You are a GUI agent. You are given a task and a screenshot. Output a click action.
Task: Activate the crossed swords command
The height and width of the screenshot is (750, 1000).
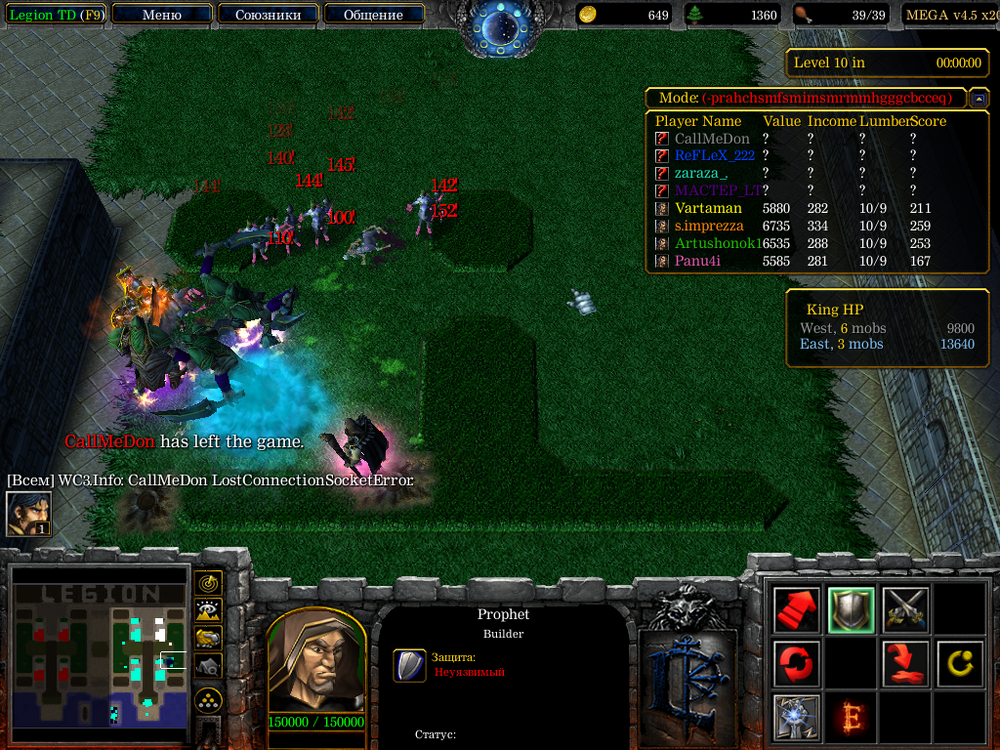click(905, 609)
